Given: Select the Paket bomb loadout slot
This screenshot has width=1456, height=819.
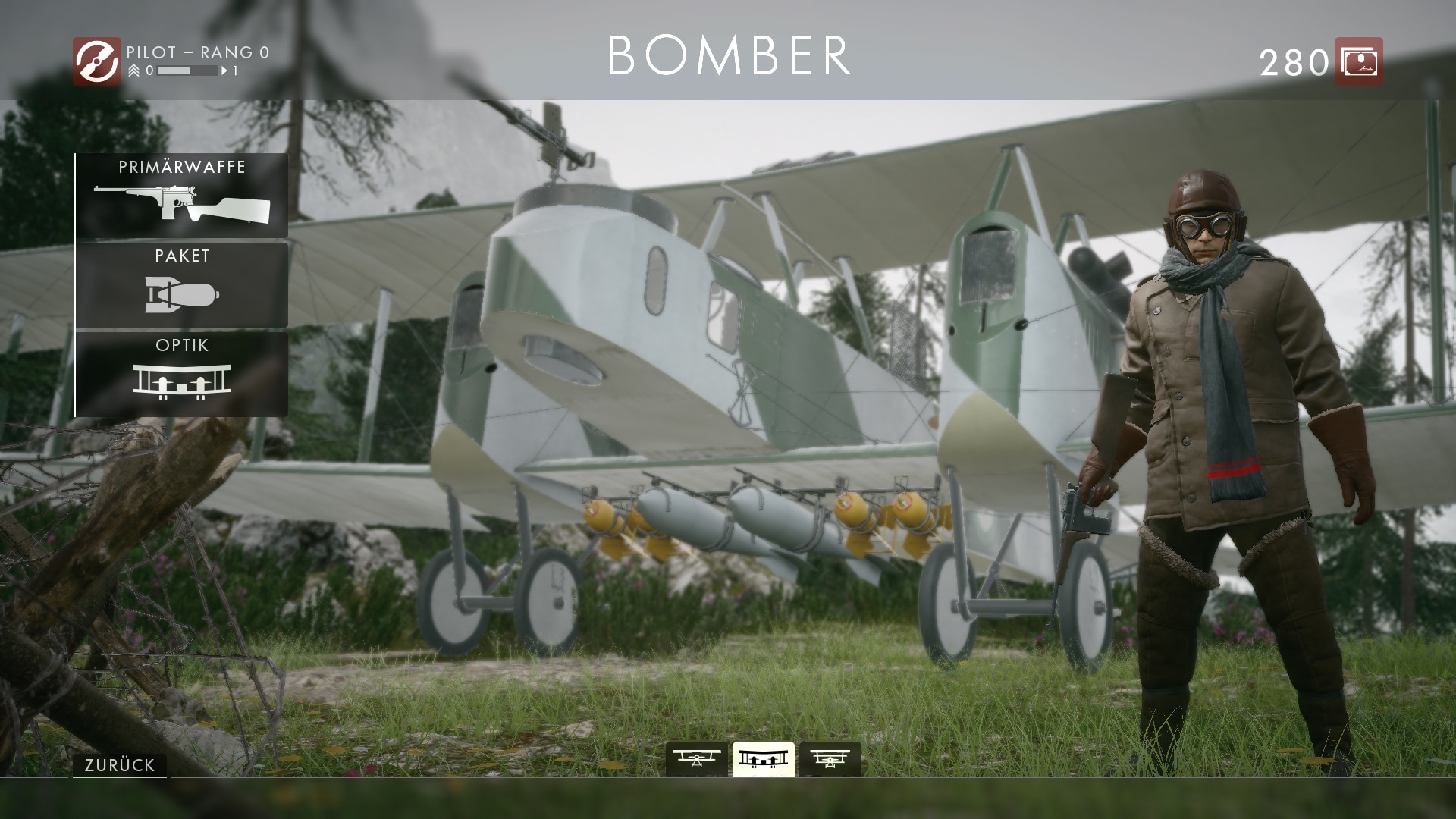Looking at the screenshot, I should [x=182, y=285].
